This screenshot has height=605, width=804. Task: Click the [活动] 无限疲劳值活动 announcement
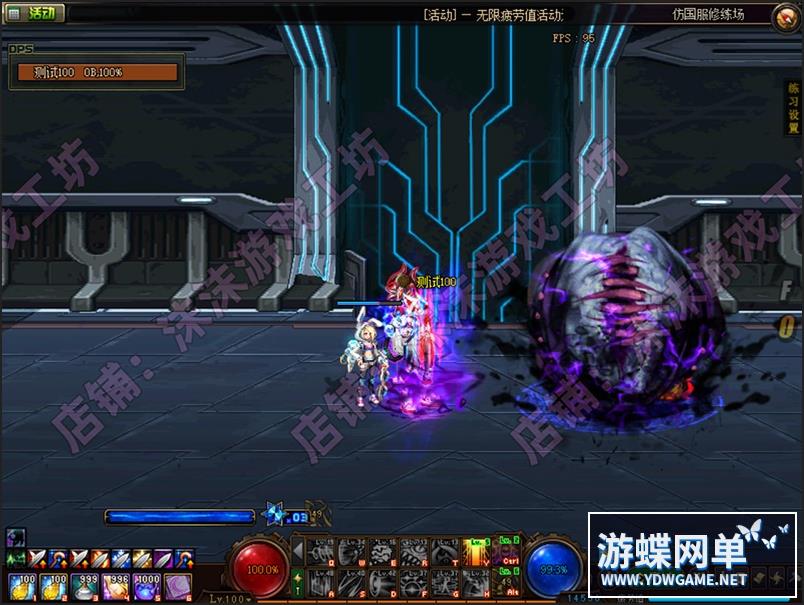pyautogui.click(x=492, y=15)
